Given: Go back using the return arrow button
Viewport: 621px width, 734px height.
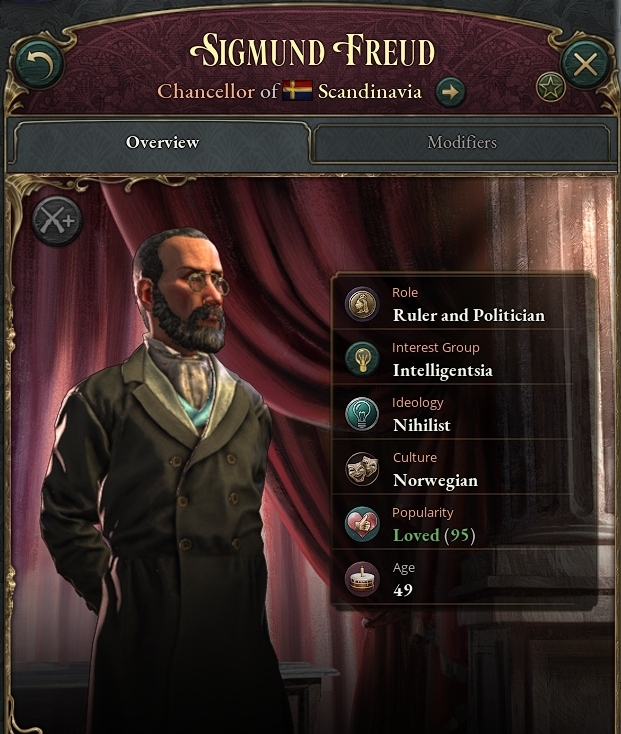Looking at the screenshot, I should click(x=39, y=65).
